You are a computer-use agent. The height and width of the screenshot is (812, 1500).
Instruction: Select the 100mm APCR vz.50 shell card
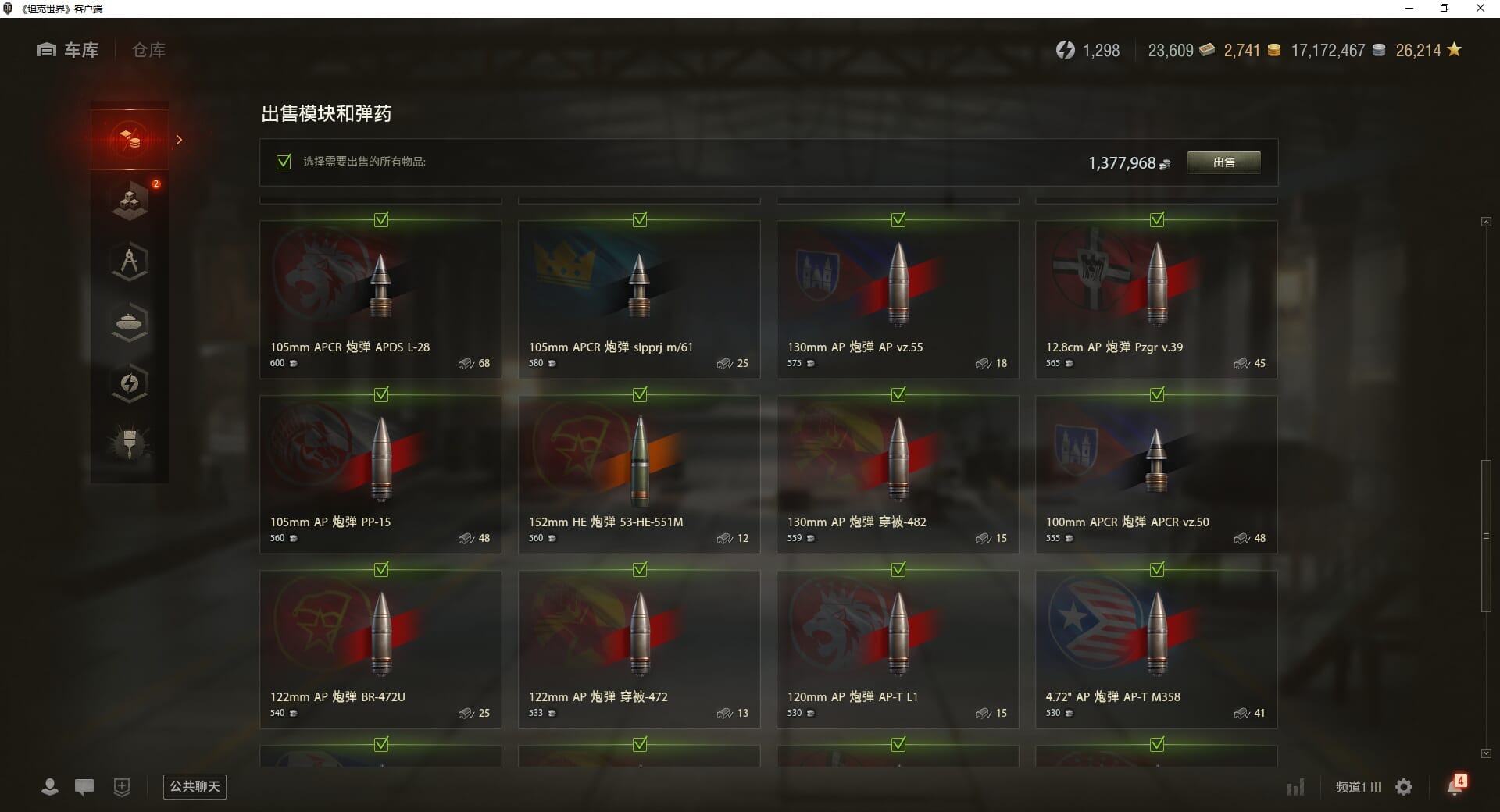pos(1156,475)
